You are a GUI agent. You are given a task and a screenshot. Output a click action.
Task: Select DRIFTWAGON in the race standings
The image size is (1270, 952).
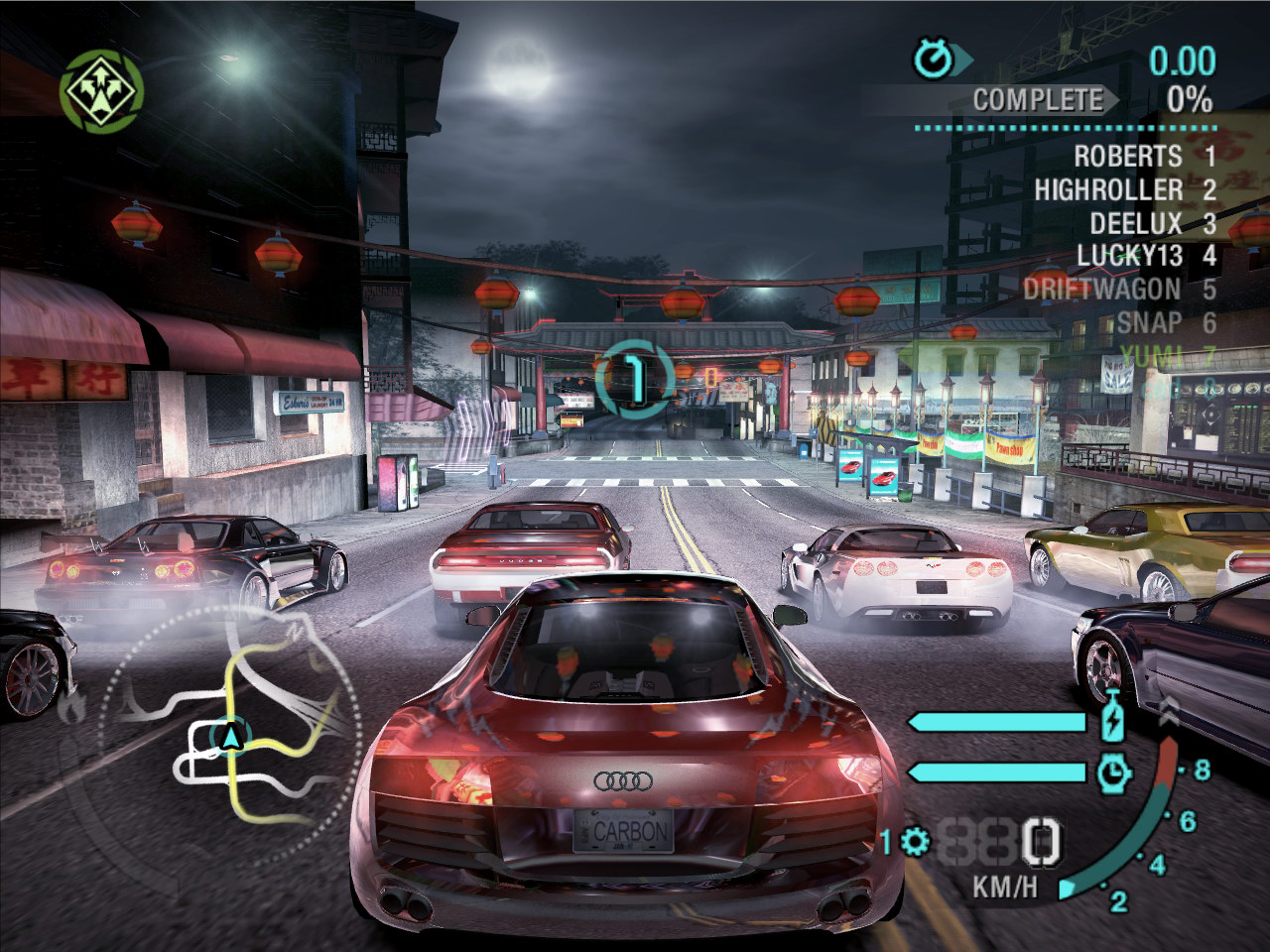click(1101, 290)
